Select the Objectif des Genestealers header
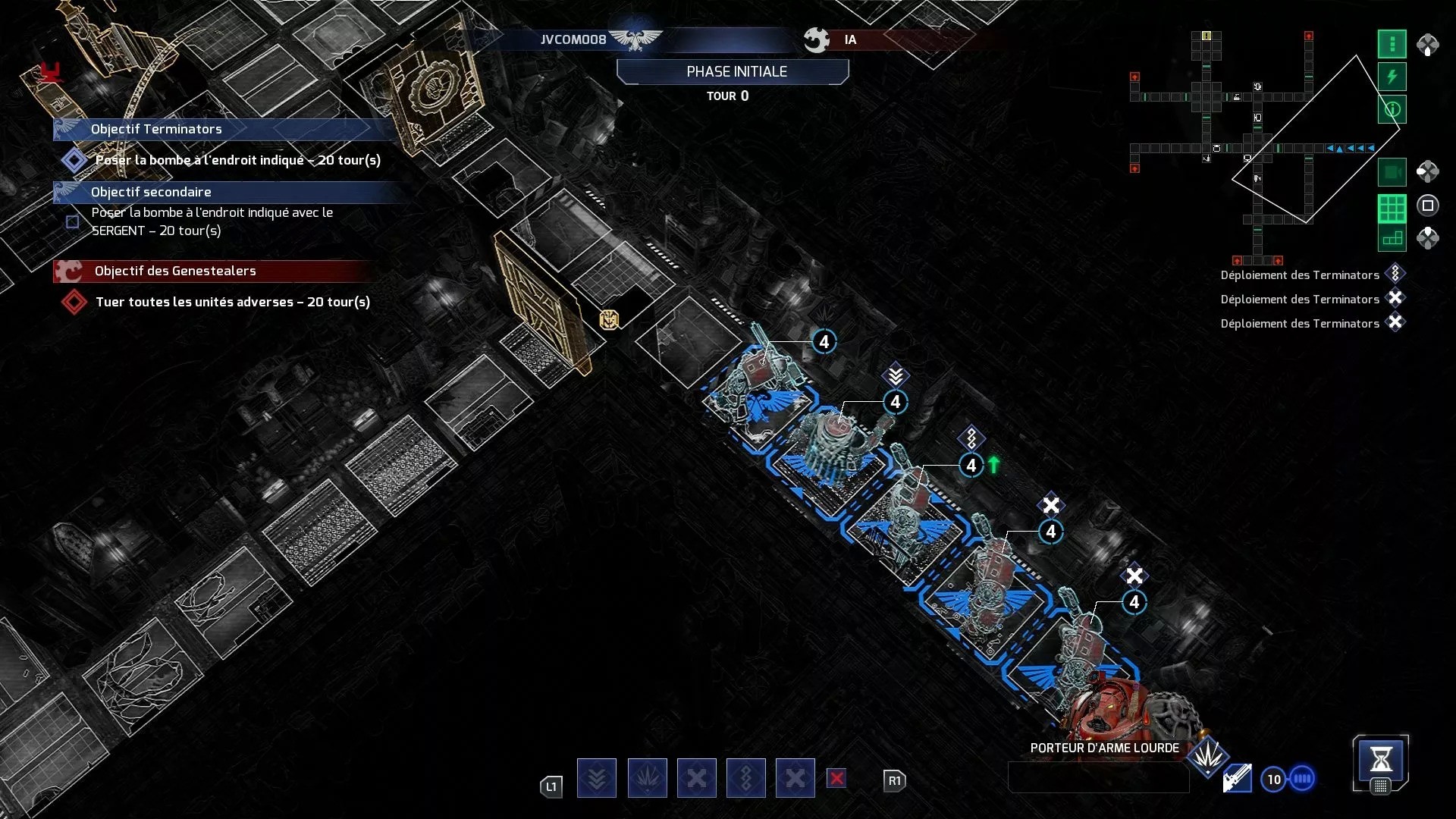 175,271
